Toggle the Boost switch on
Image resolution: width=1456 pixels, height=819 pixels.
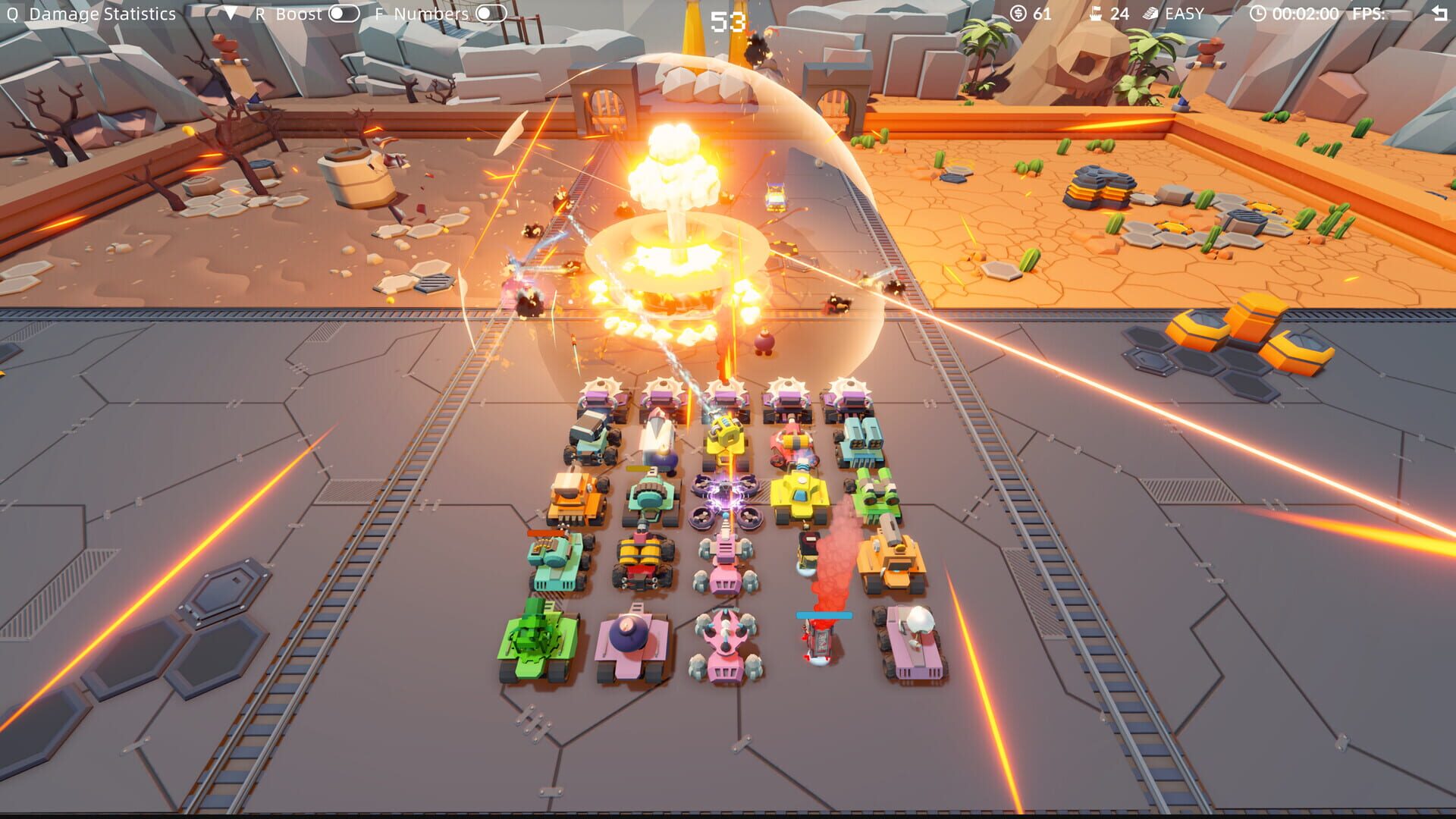tap(342, 13)
